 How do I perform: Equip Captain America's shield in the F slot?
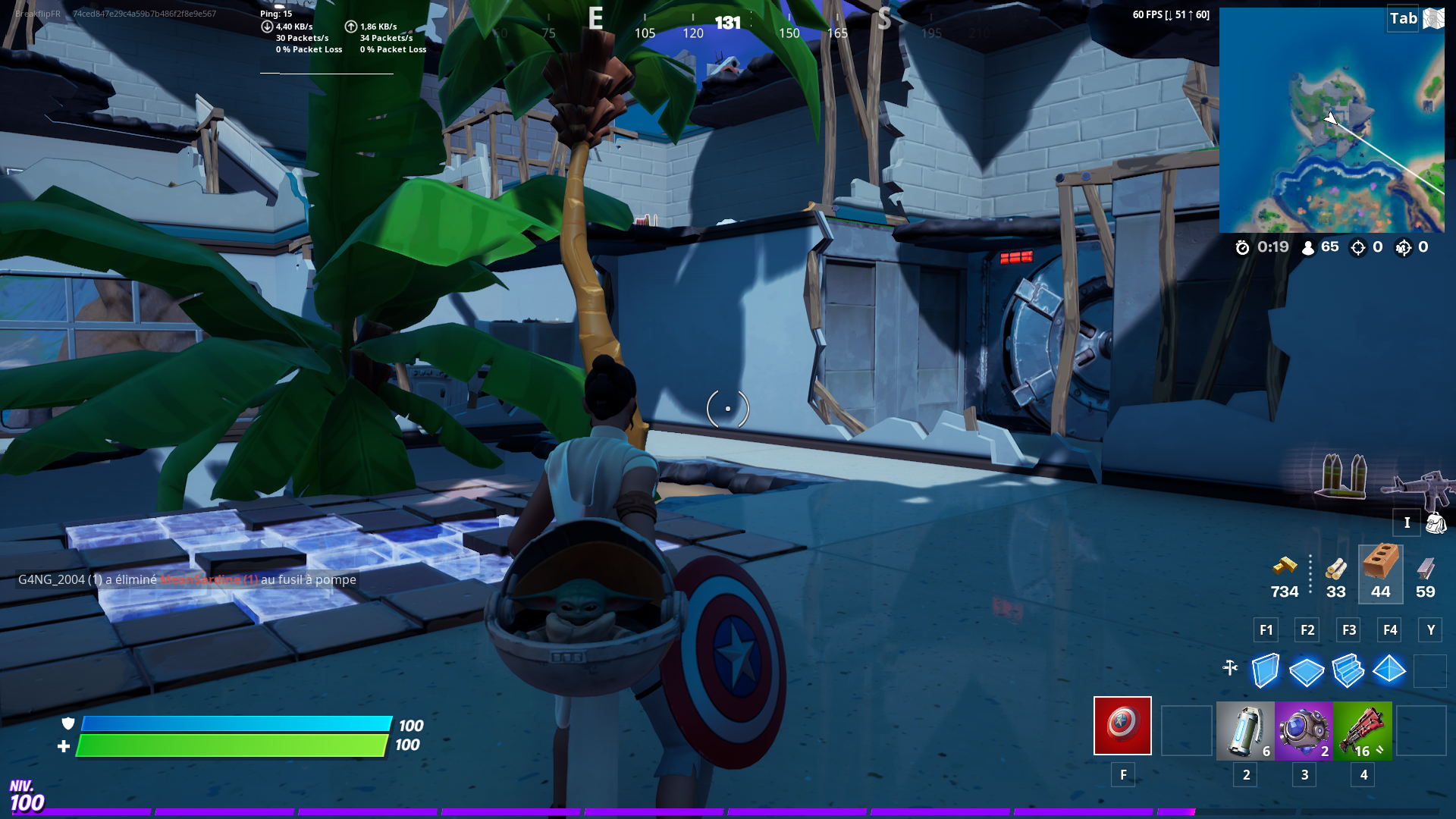(1122, 726)
